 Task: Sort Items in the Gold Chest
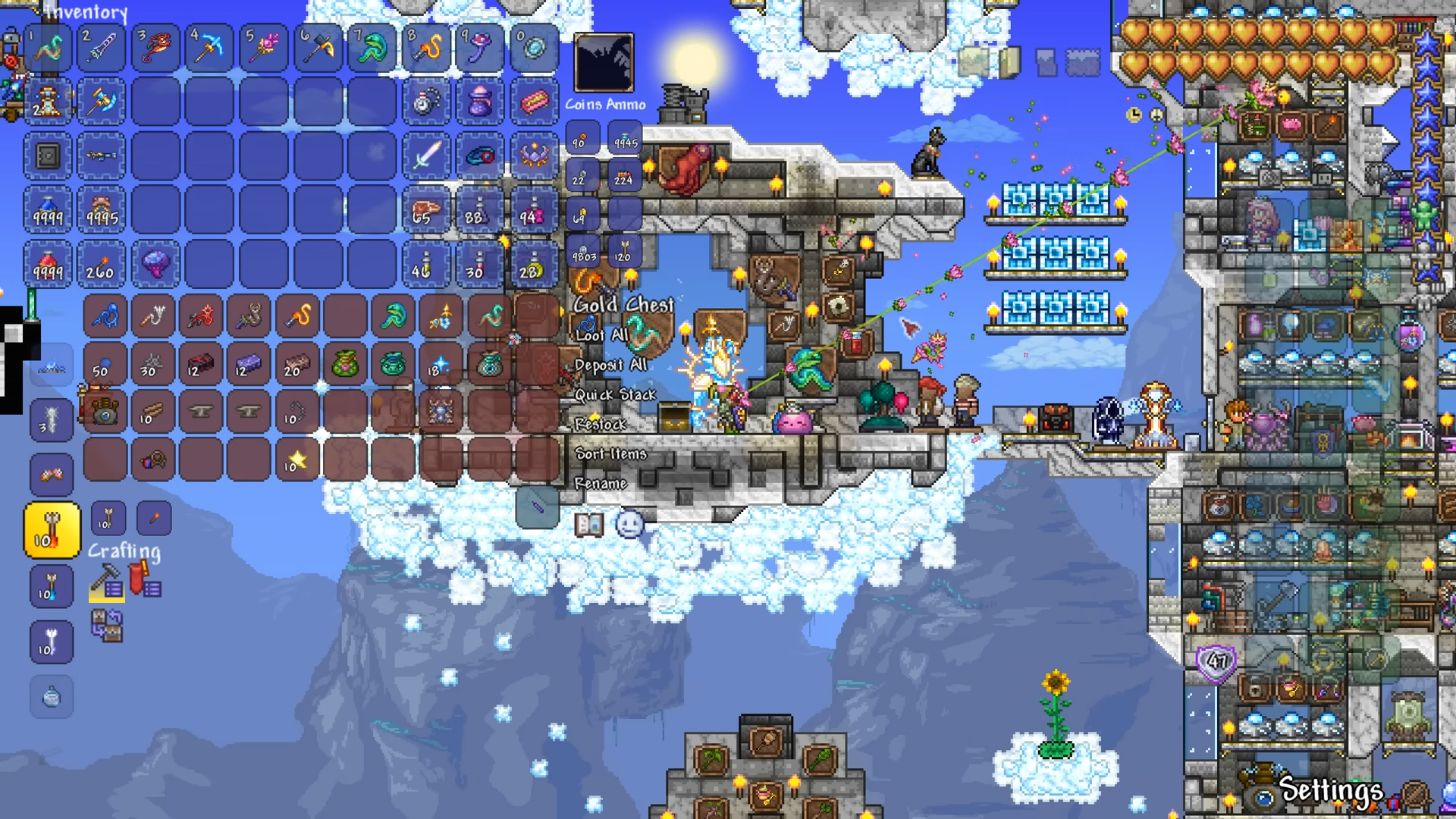click(x=610, y=454)
